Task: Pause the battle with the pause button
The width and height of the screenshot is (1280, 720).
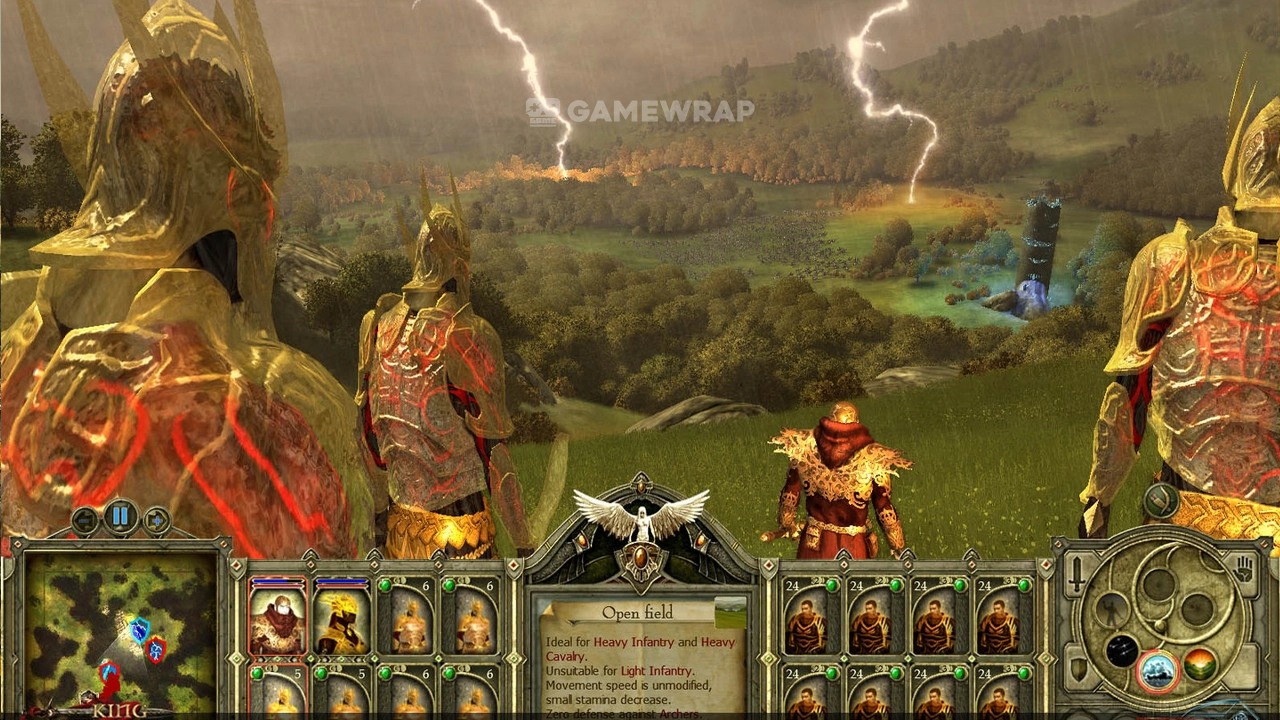Action: point(120,517)
